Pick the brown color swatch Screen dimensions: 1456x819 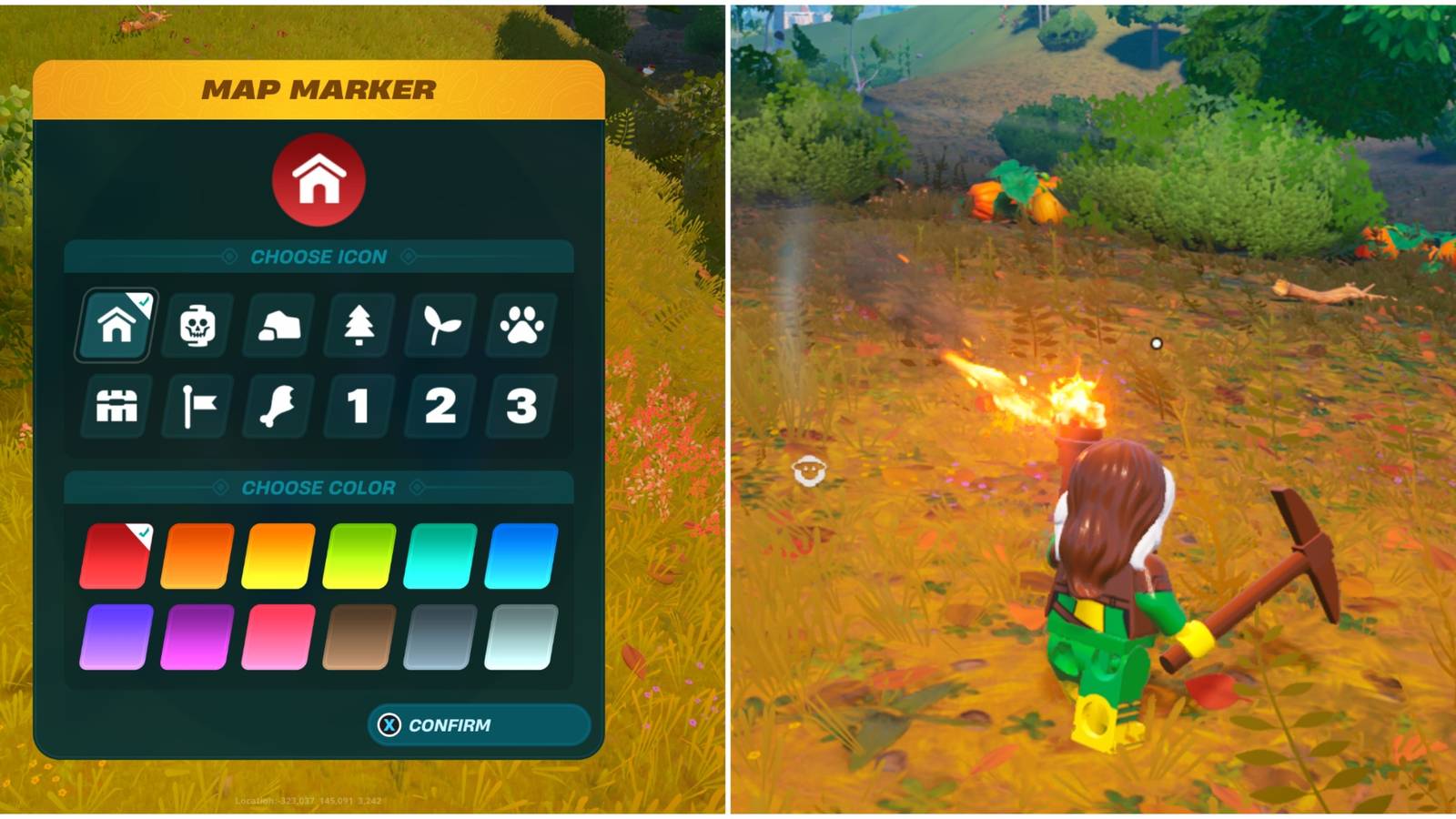[x=355, y=637]
